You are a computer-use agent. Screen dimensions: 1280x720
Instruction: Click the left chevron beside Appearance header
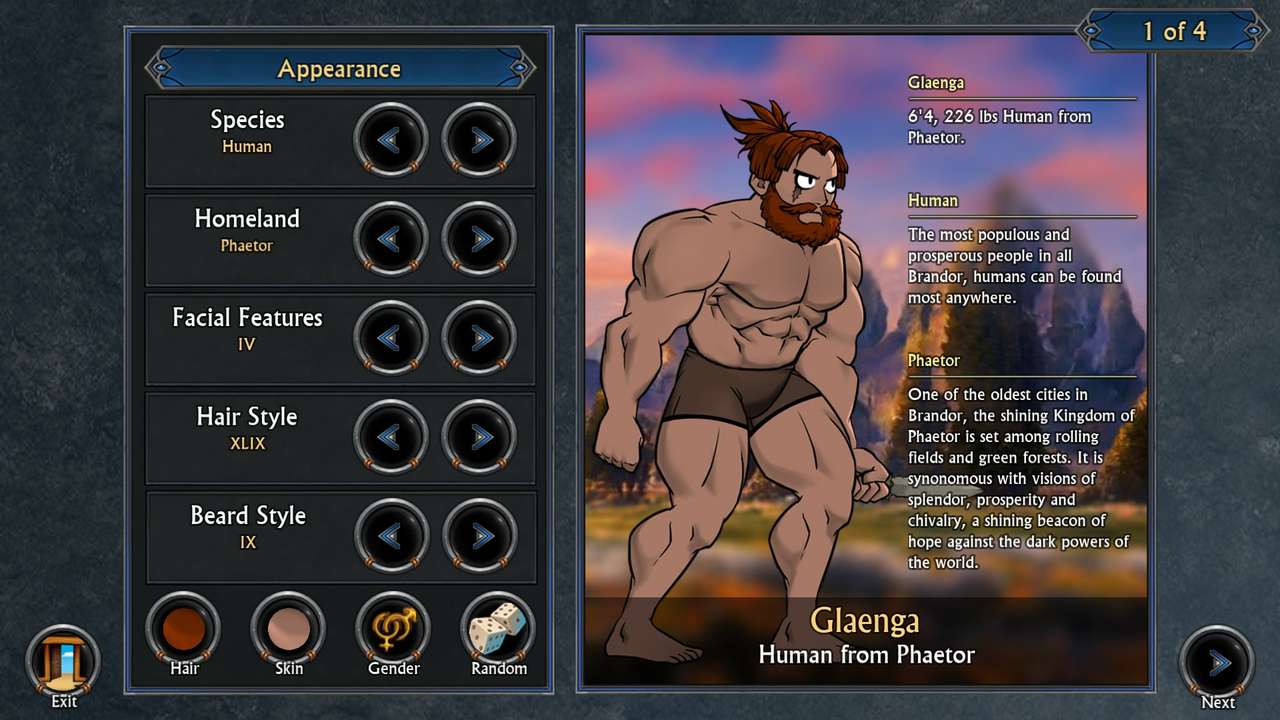point(160,69)
